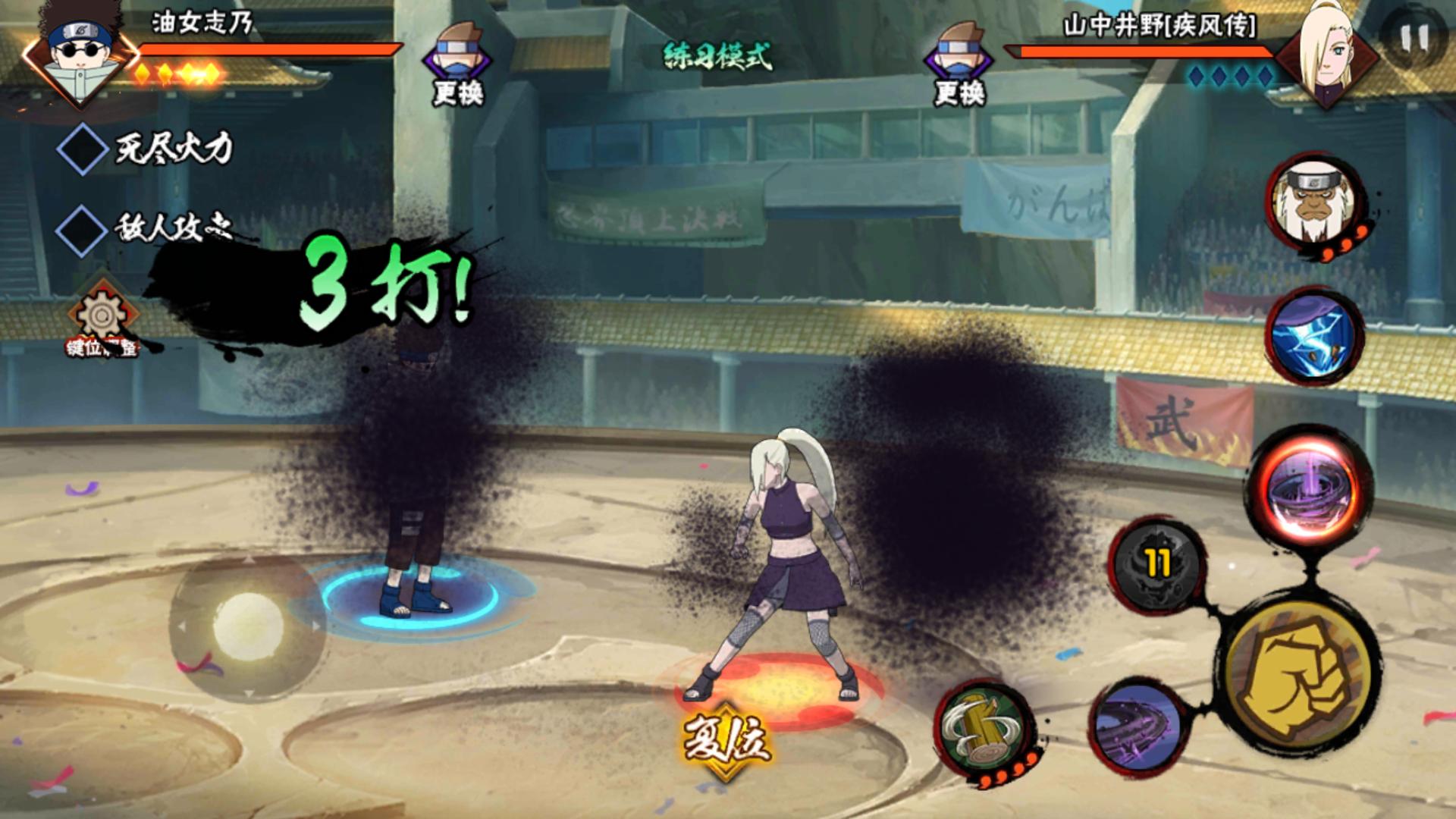
Task: Tap the 复位 reset button
Action: point(726,739)
